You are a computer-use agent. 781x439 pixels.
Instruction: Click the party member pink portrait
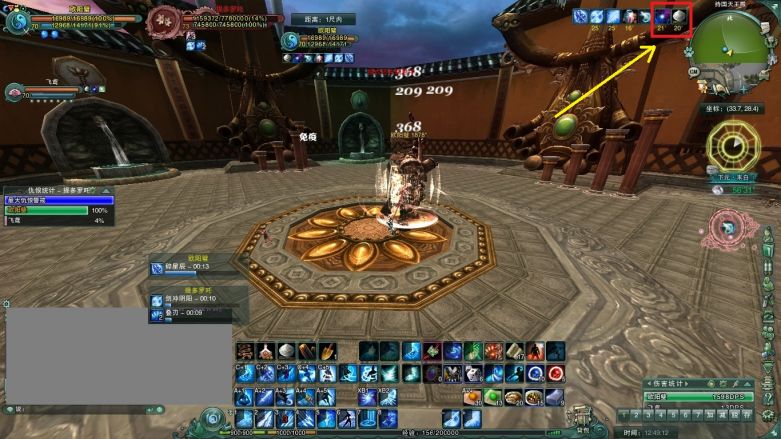click(14, 92)
